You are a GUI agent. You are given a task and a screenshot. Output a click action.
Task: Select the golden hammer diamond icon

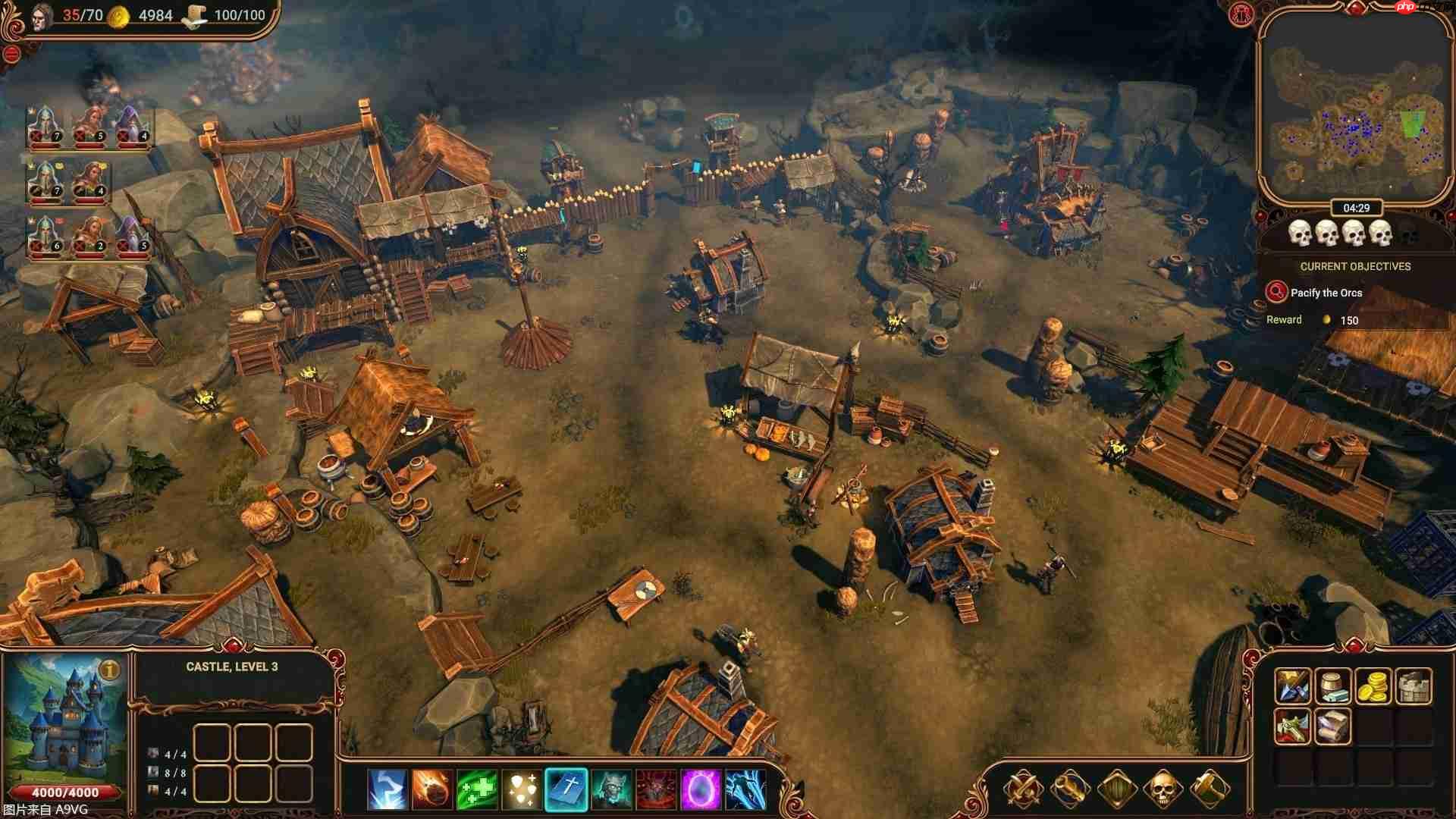tap(1211, 787)
